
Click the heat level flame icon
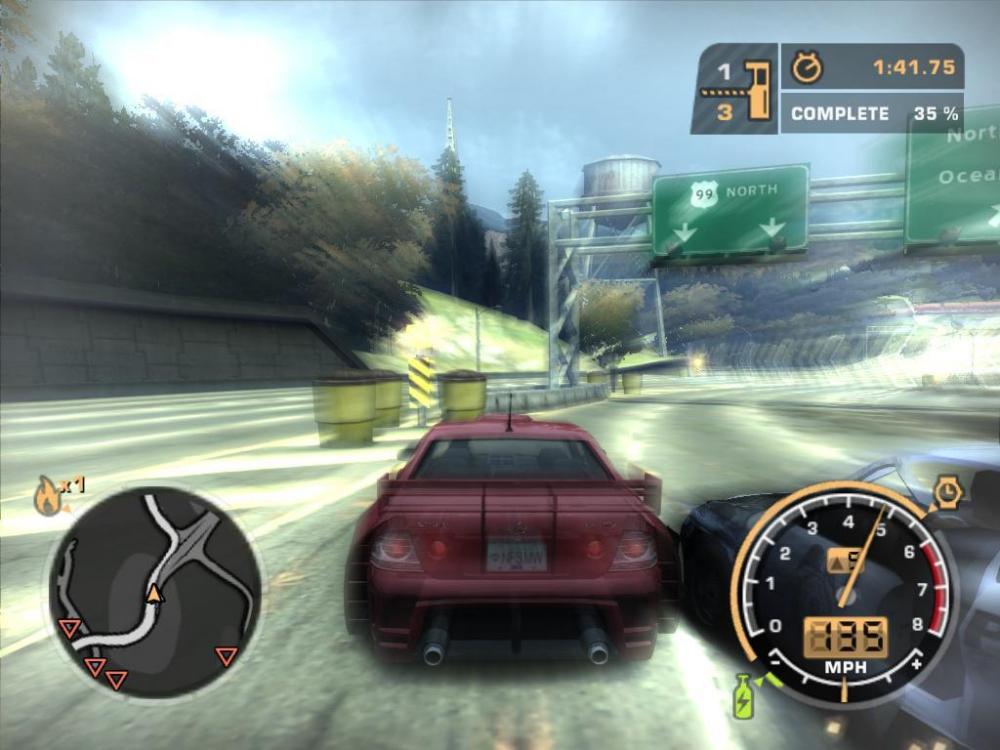click(48, 496)
